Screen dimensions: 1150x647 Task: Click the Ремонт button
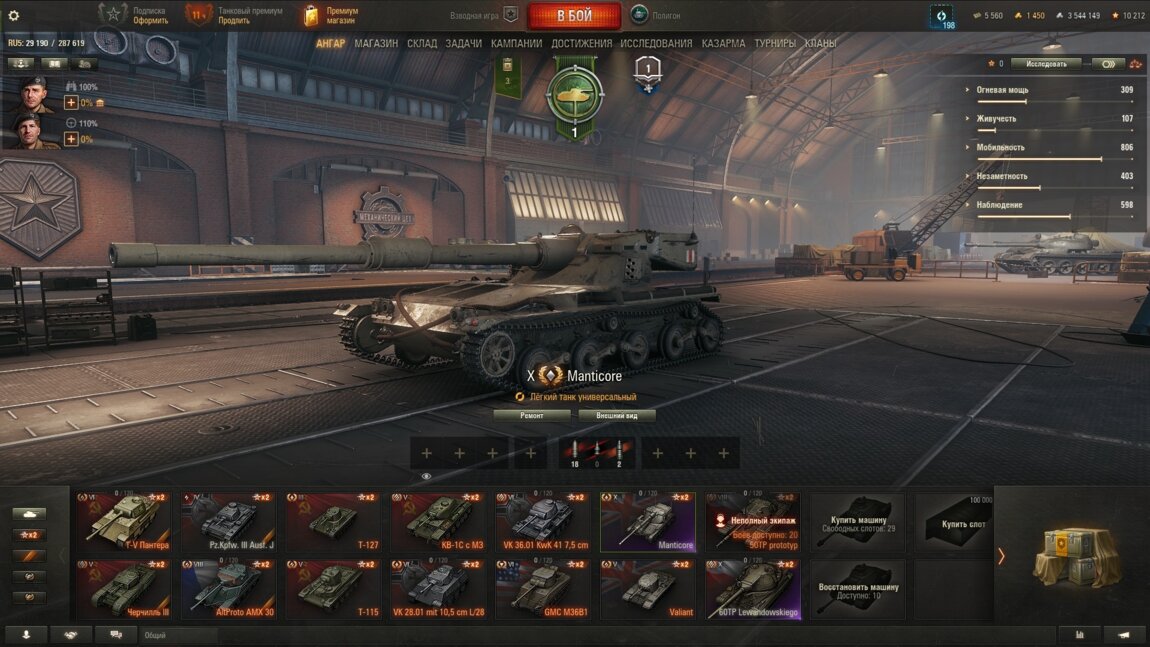(532, 415)
